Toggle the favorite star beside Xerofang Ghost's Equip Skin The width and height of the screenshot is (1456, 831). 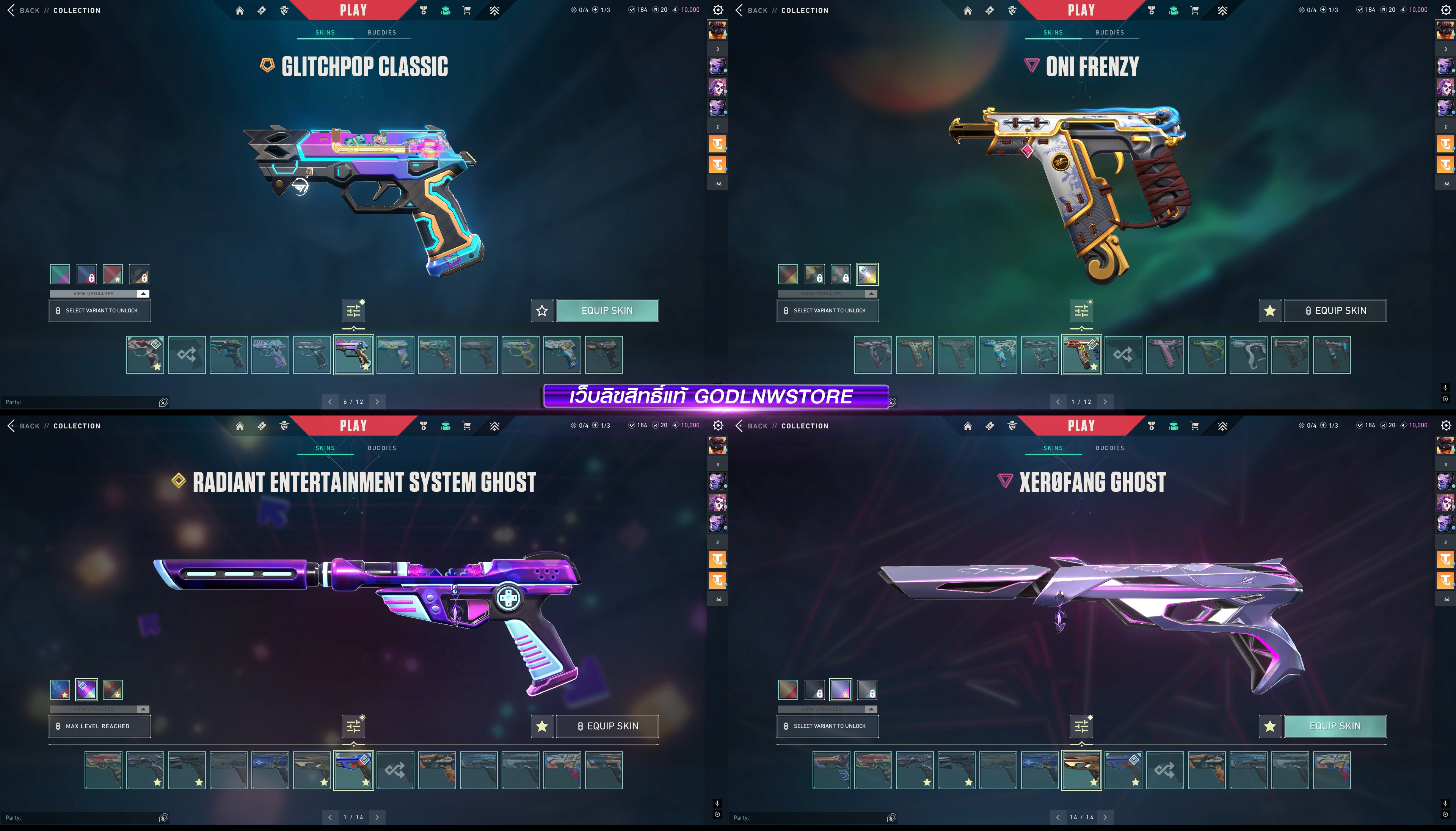point(1269,726)
